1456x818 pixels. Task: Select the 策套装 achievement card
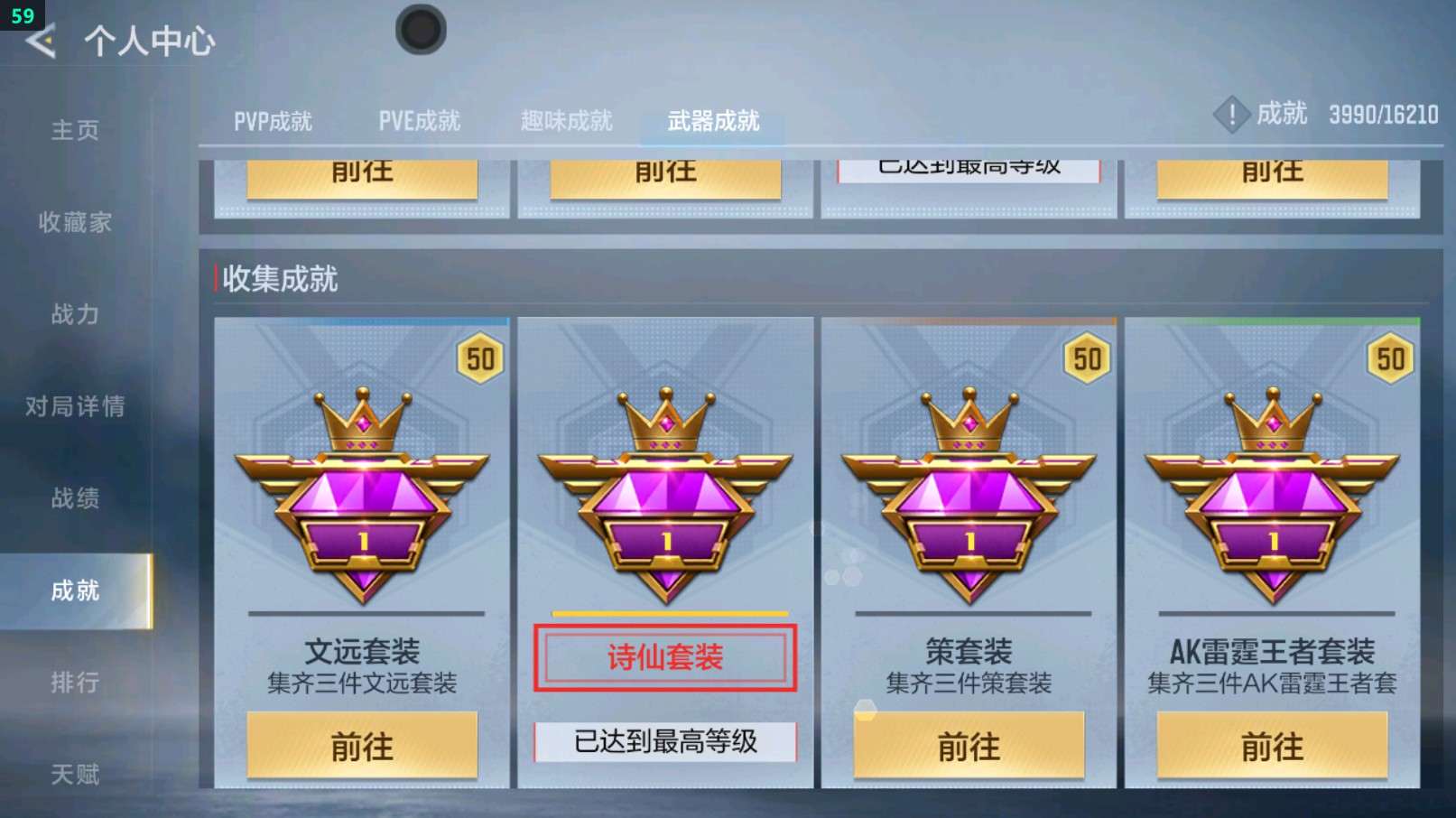coord(969,551)
